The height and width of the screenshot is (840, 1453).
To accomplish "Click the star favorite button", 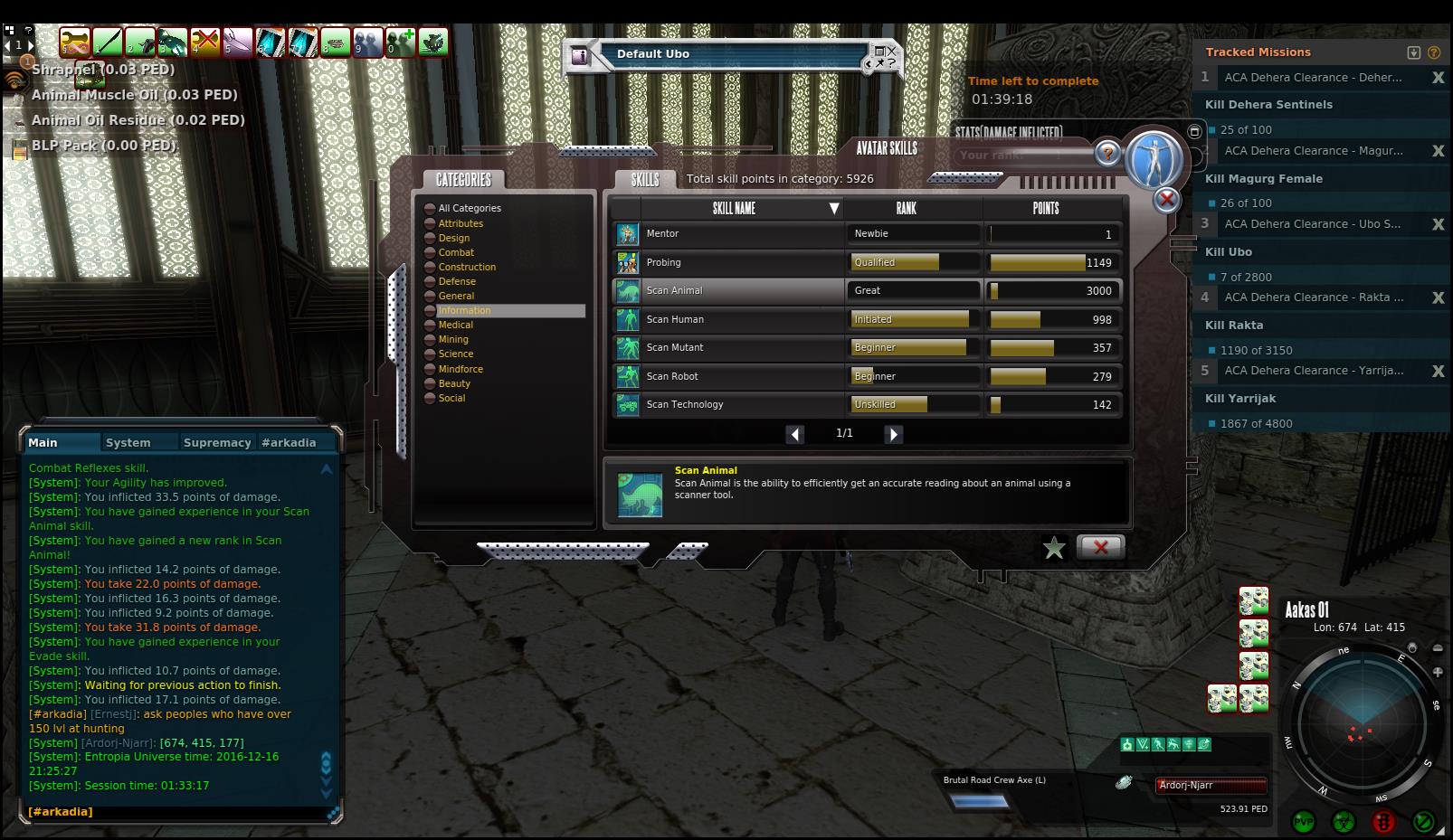I will [x=1053, y=548].
